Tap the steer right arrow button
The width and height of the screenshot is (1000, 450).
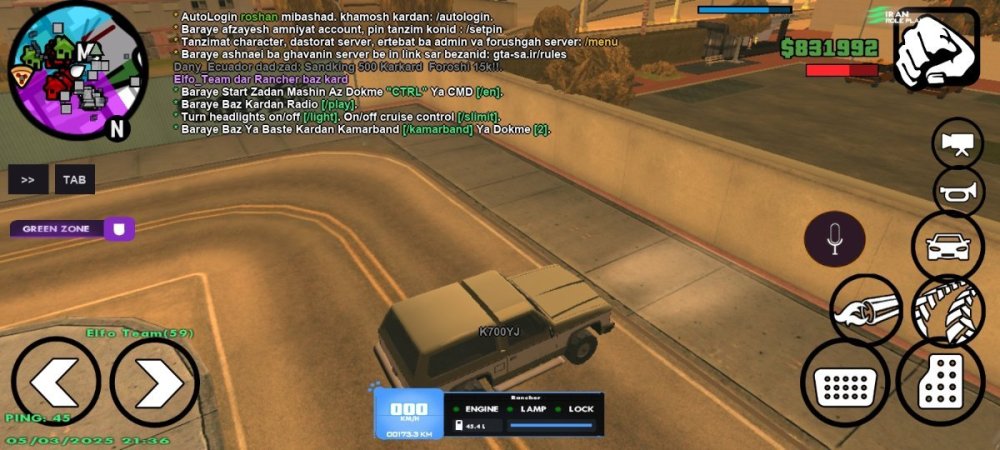coord(155,383)
